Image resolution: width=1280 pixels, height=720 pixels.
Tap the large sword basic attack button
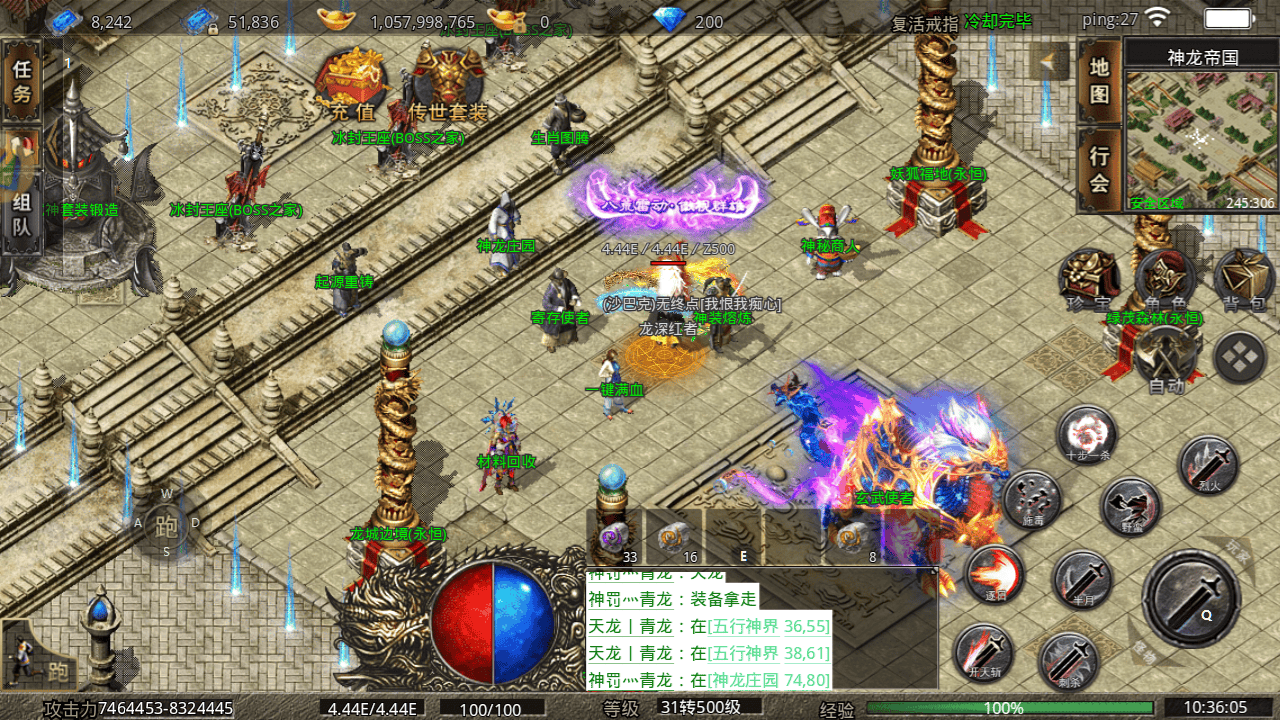tap(1192, 598)
